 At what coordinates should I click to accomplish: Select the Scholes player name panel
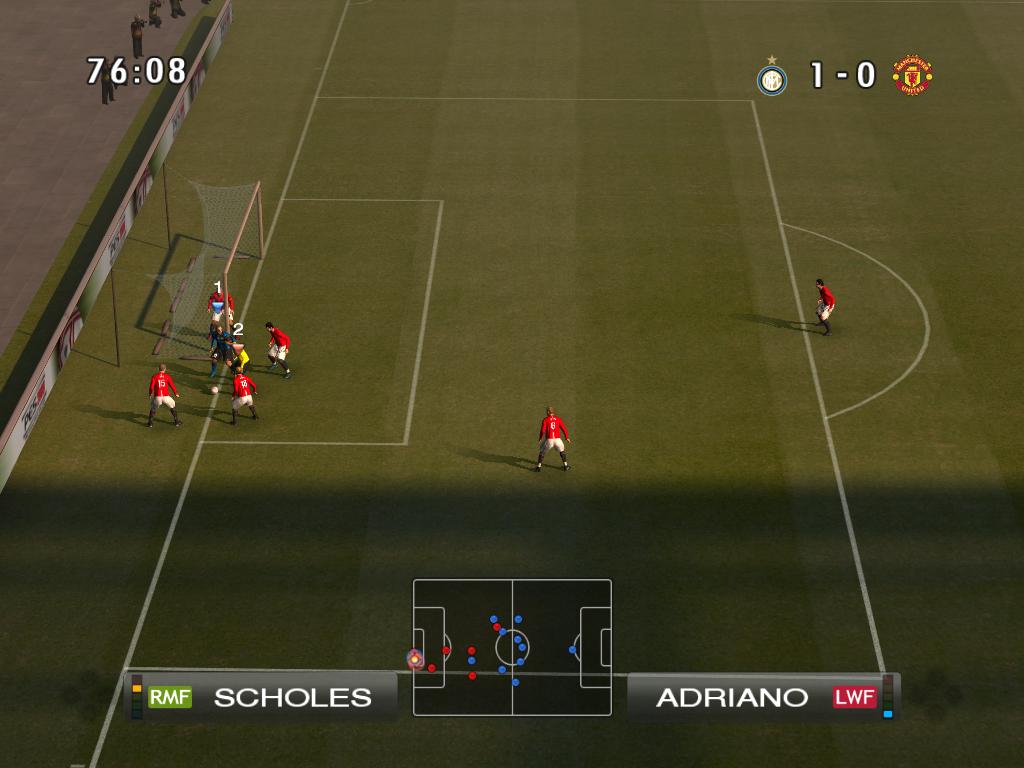[x=262, y=697]
